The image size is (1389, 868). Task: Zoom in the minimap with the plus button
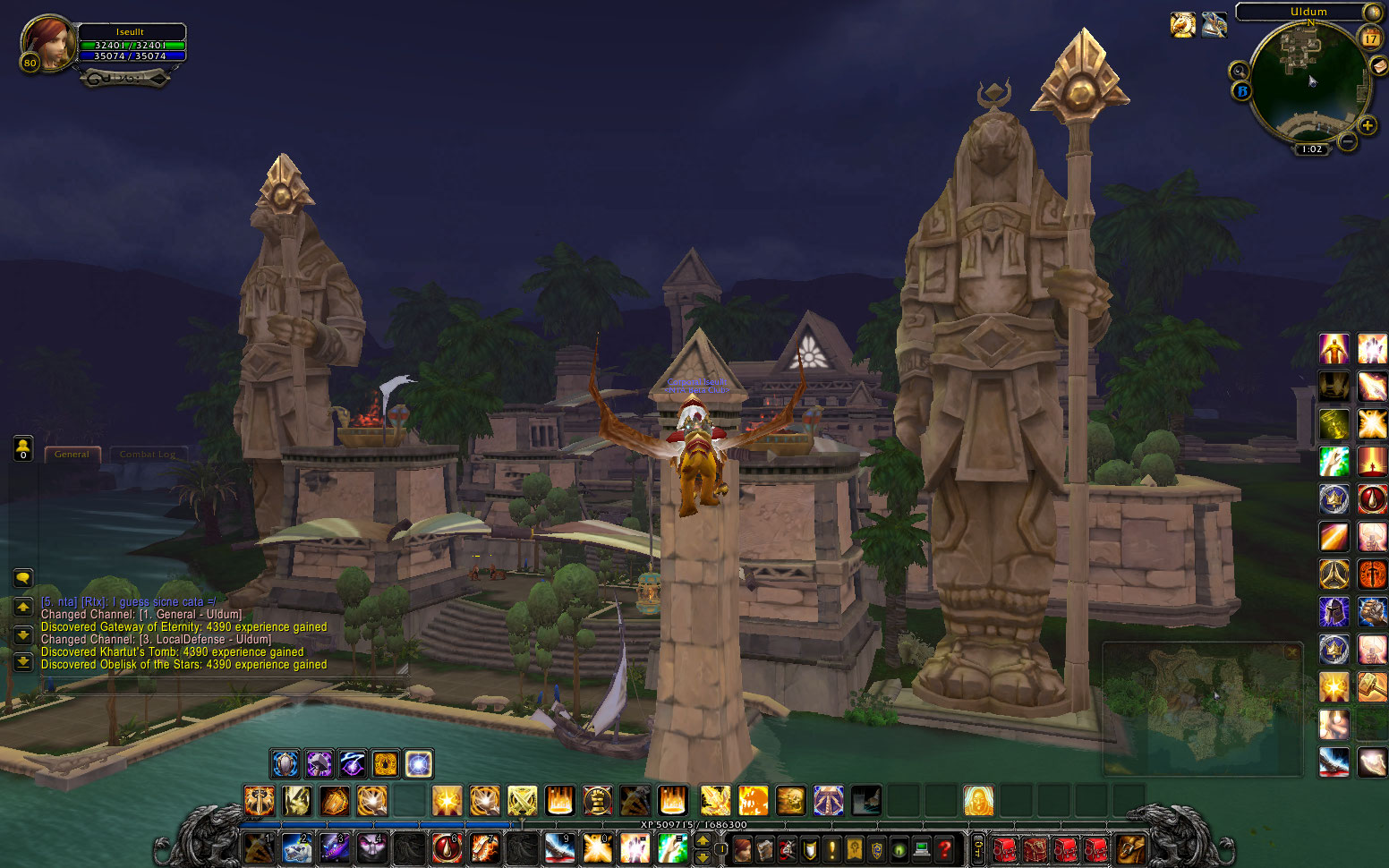[x=1367, y=125]
